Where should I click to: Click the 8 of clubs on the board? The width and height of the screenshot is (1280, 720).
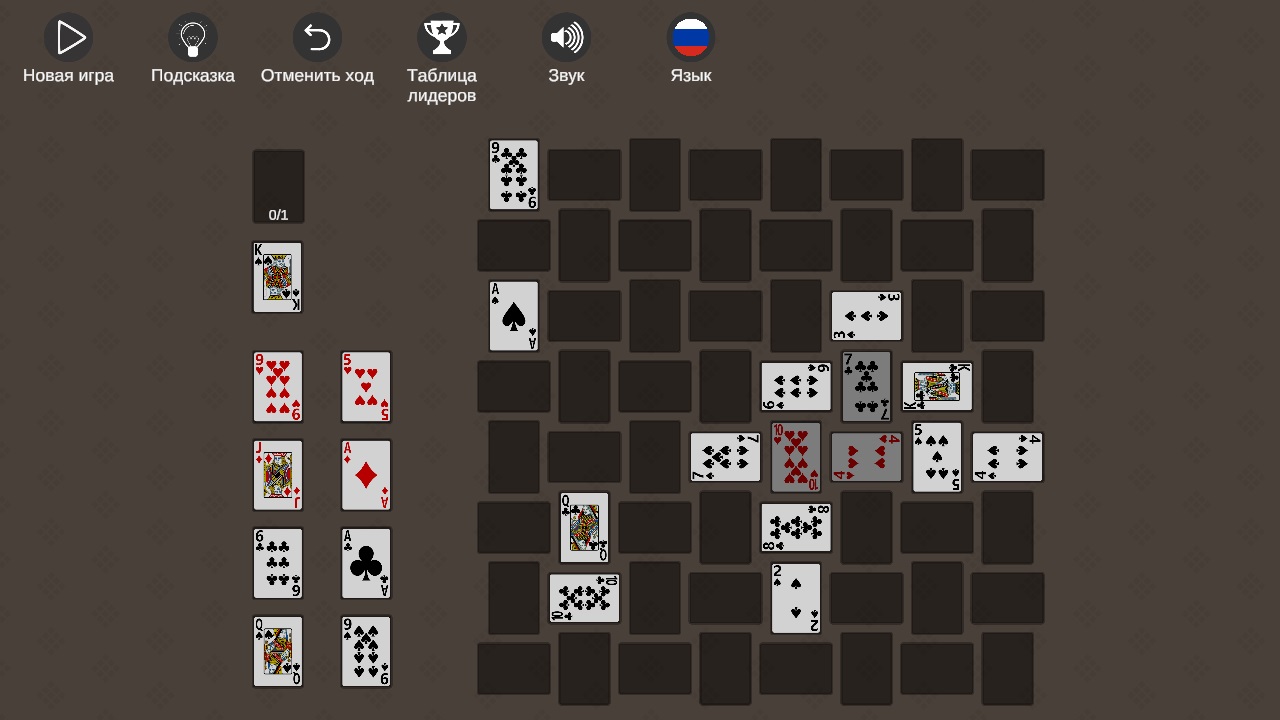pyautogui.click(x=796, y=527)
